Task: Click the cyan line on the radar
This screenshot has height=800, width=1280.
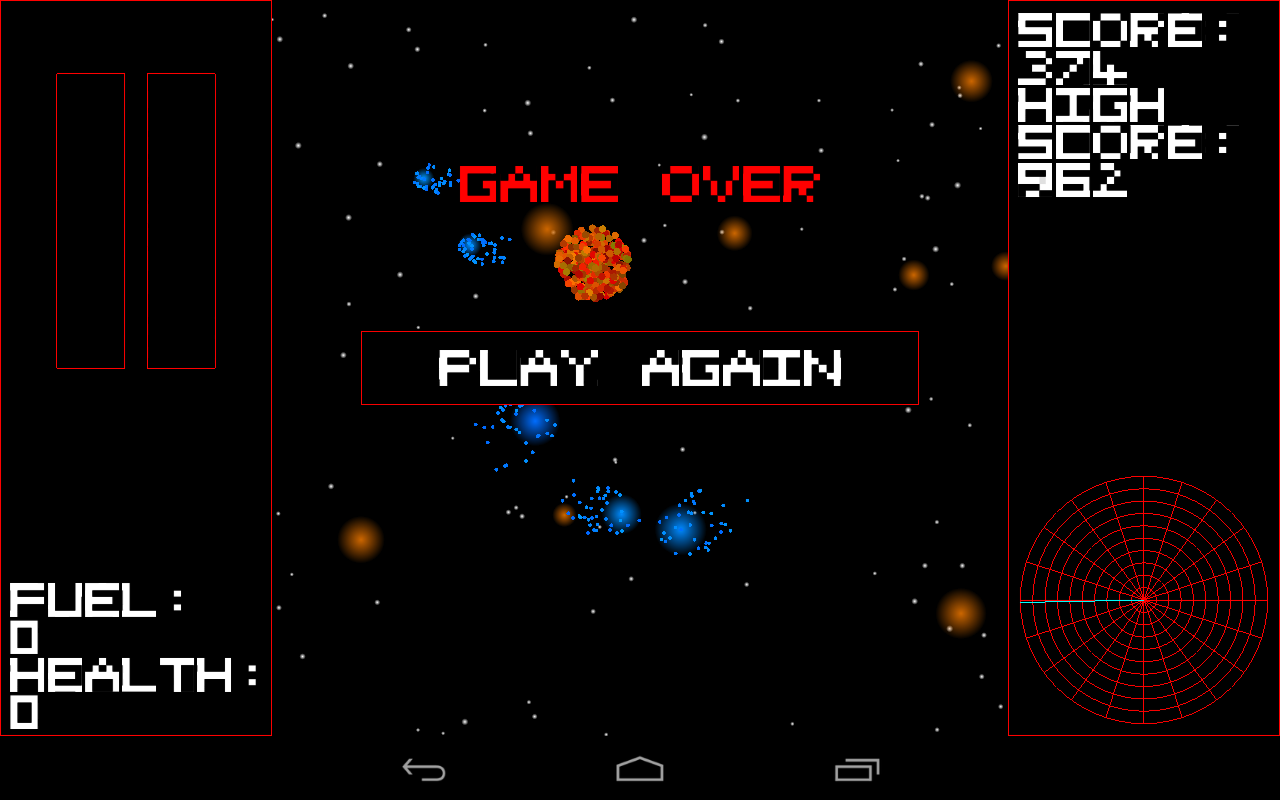Action: click(1080, 600)
